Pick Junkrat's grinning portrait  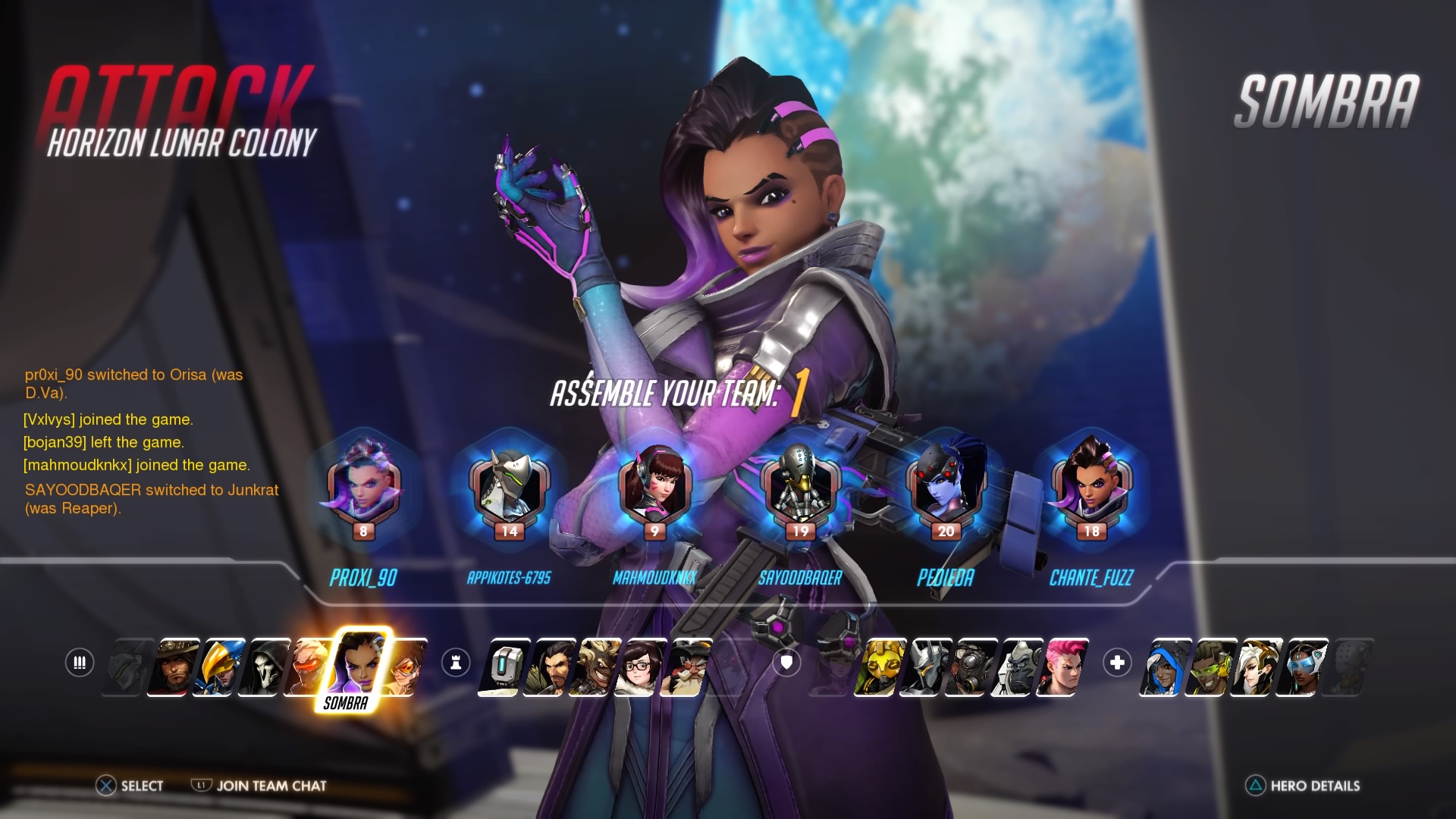[598, 667]
